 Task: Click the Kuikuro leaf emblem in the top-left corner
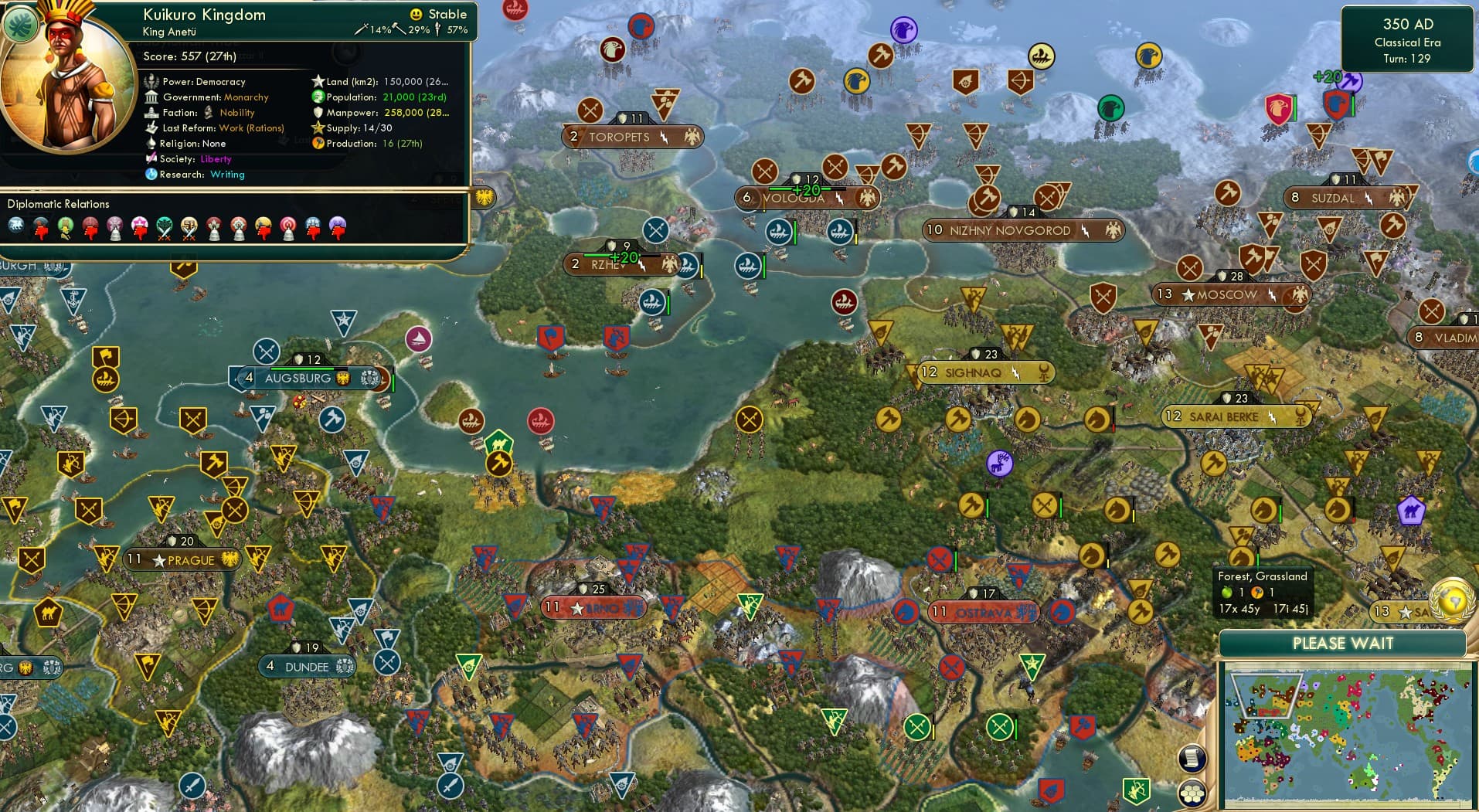click(x=21, y=23)
